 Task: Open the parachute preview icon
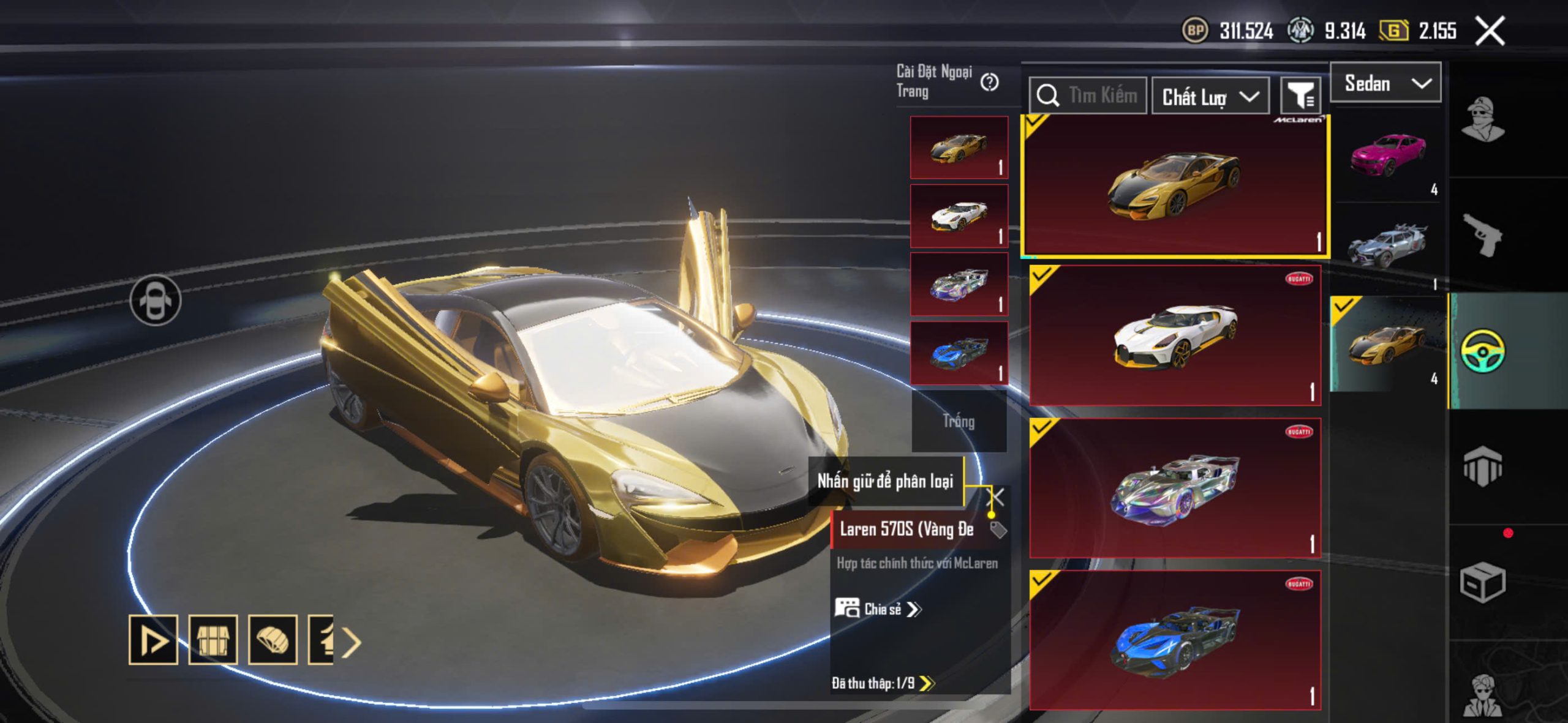click(273, 640)
